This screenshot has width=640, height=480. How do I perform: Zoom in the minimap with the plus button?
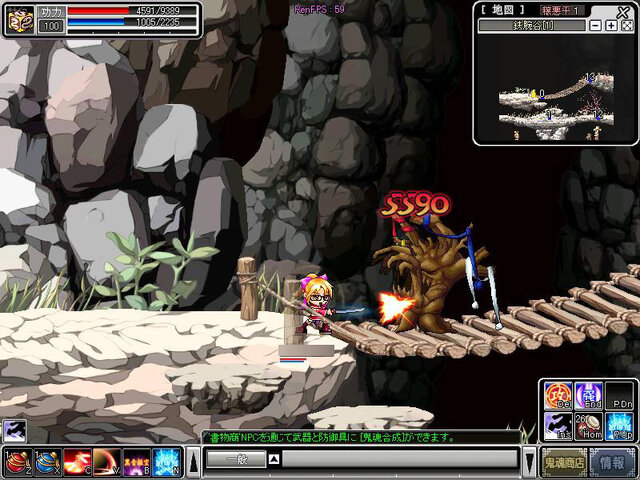tap(611, 25)
